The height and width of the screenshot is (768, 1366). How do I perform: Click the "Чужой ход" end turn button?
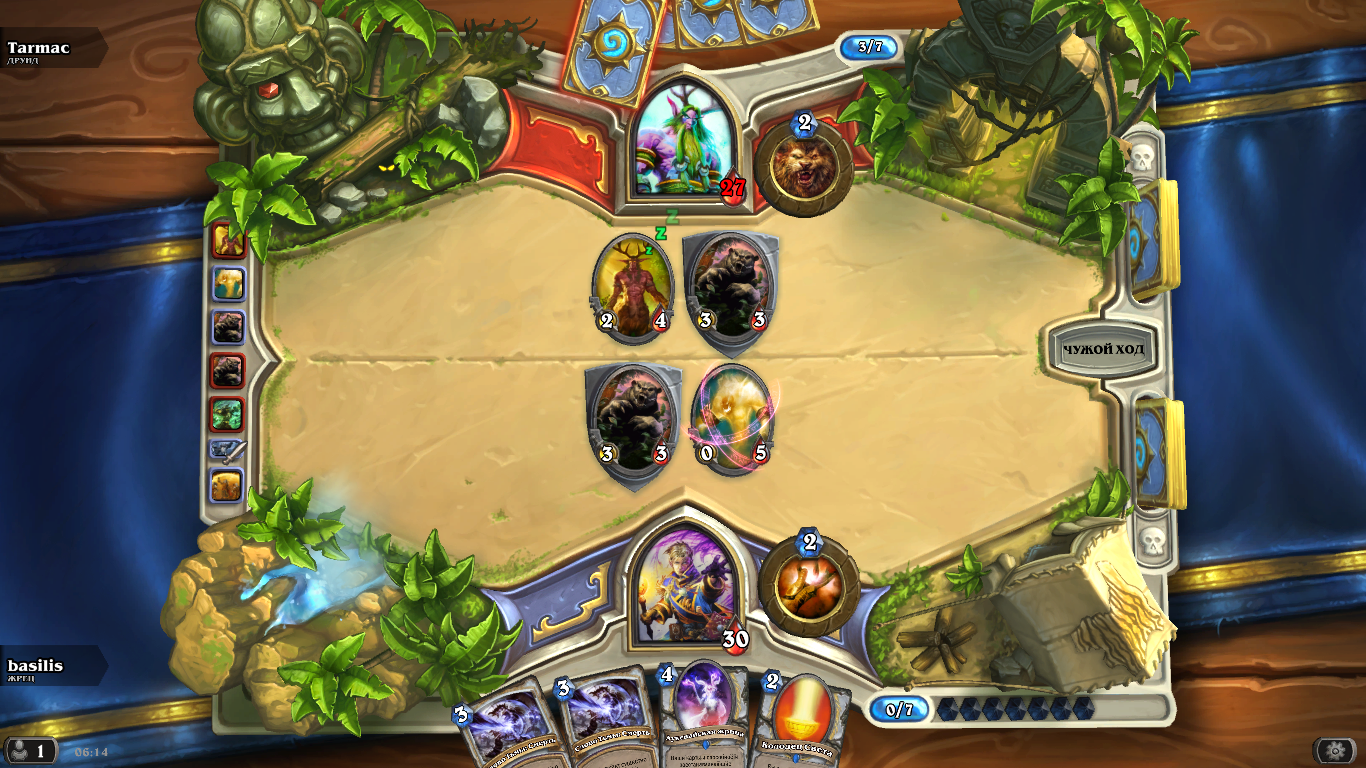point(1103,350)
